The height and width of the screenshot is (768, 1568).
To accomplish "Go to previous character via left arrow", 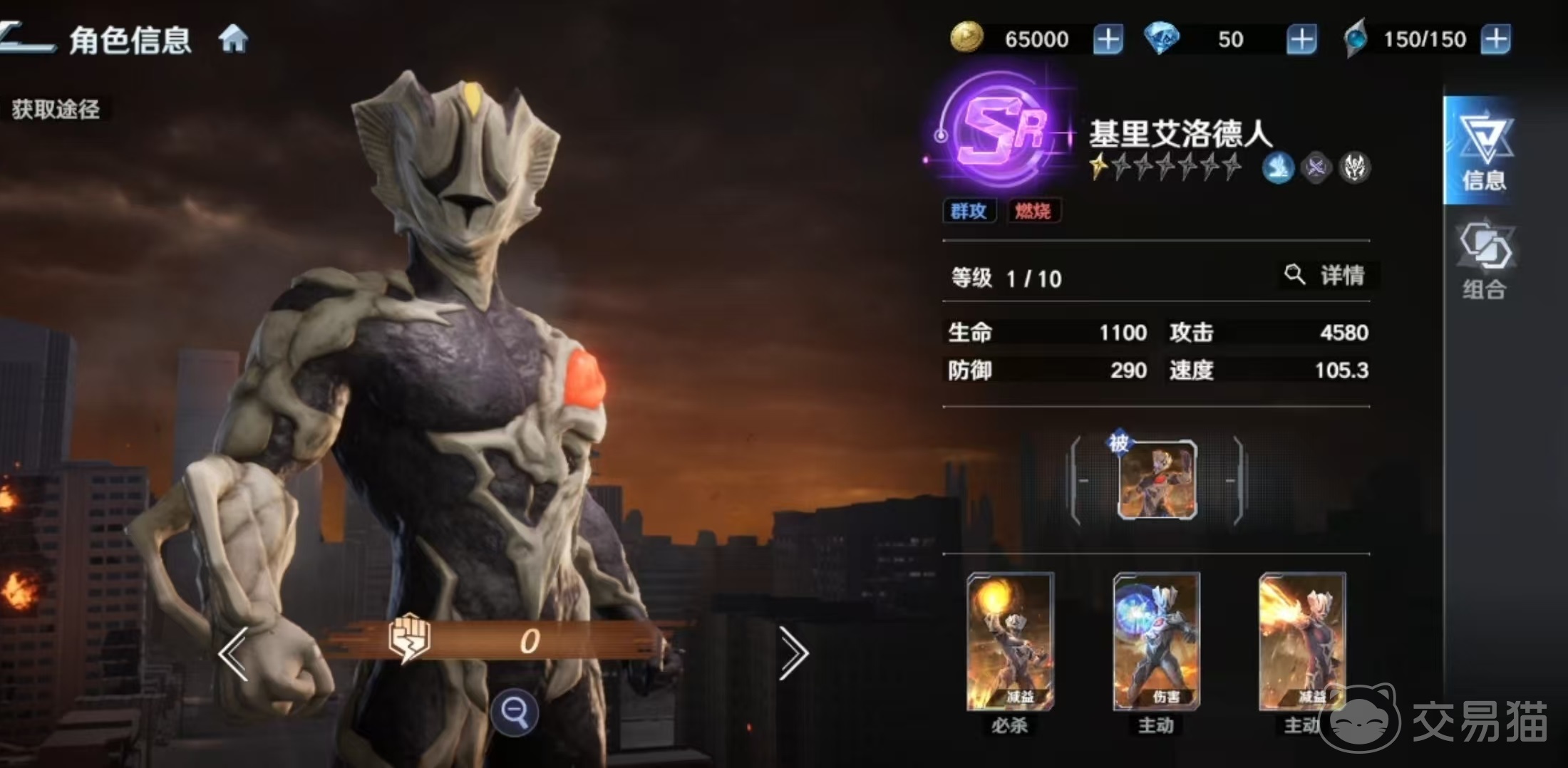I will coord(235,650).
